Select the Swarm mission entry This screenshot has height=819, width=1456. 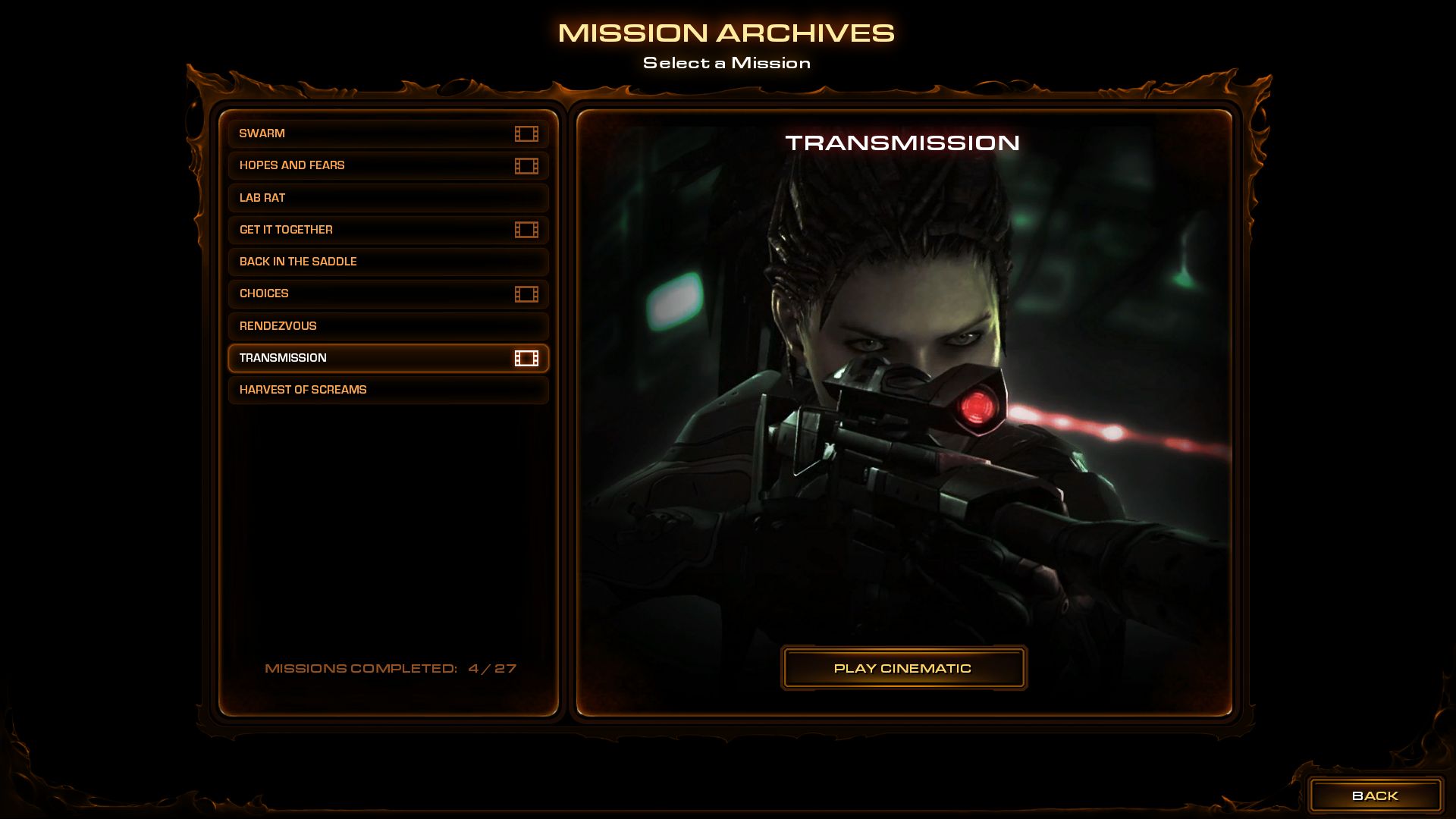click(388, 133)
